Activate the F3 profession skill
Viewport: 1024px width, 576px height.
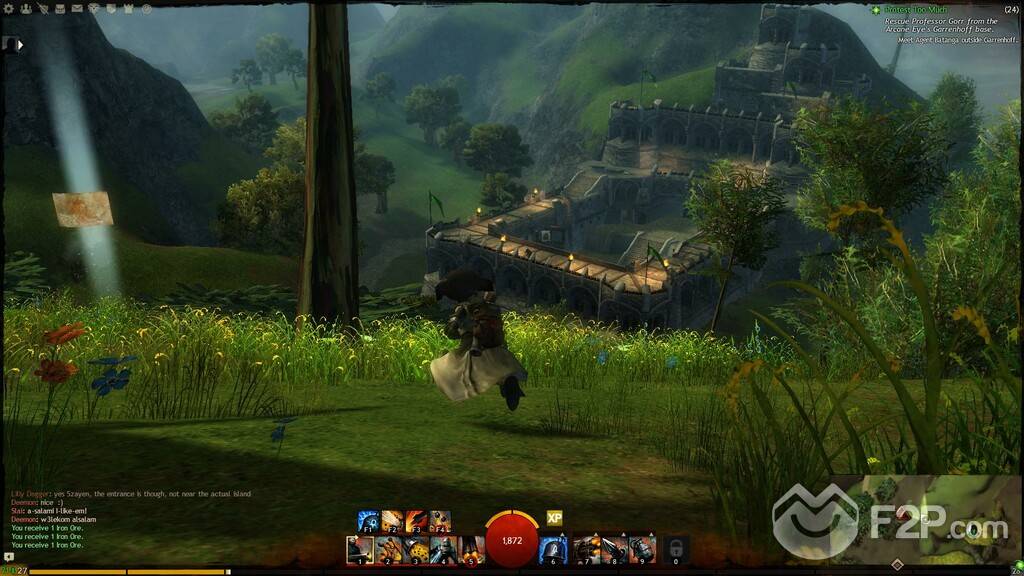click(416, 521)
